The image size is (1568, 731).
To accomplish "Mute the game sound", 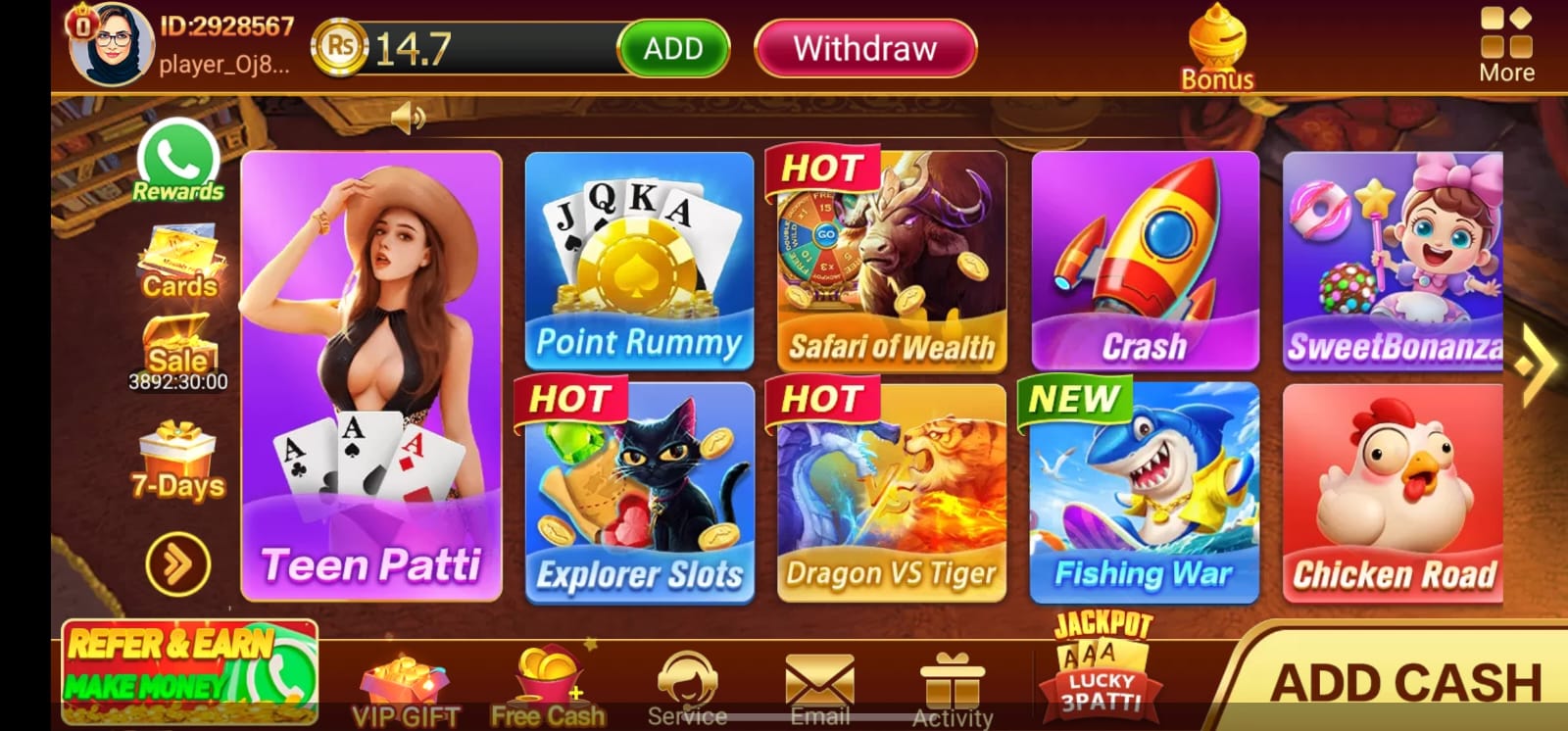I will point(411,116).
